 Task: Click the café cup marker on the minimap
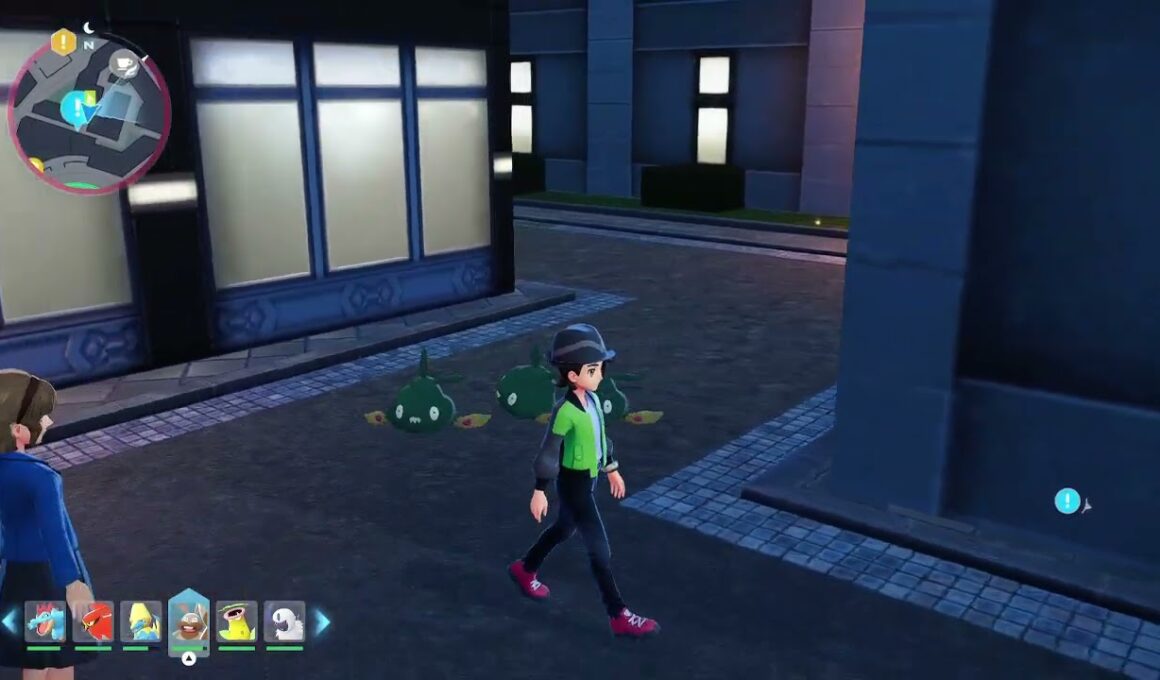pos(124,64)
